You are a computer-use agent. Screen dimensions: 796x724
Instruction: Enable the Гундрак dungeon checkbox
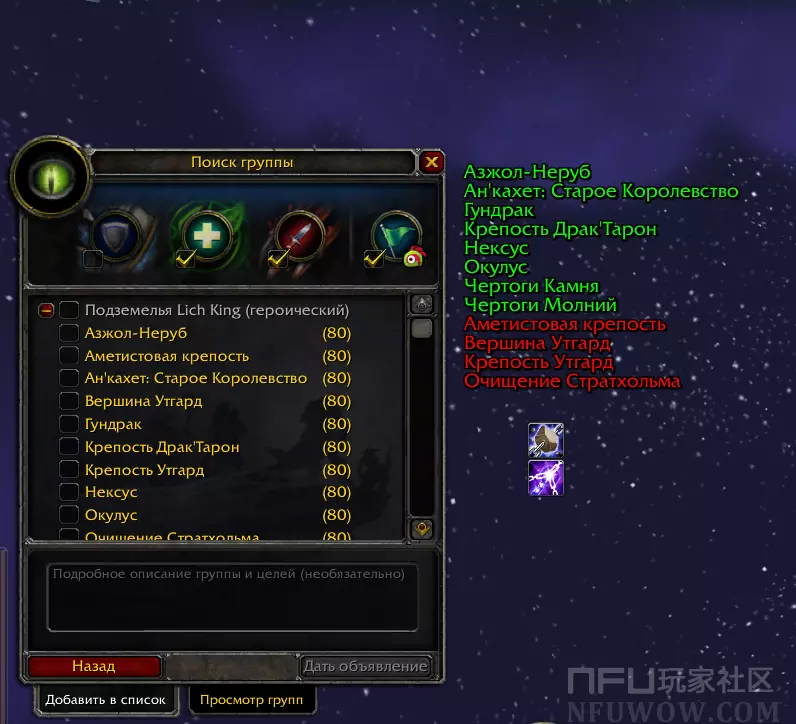click(x=69, y=424)
